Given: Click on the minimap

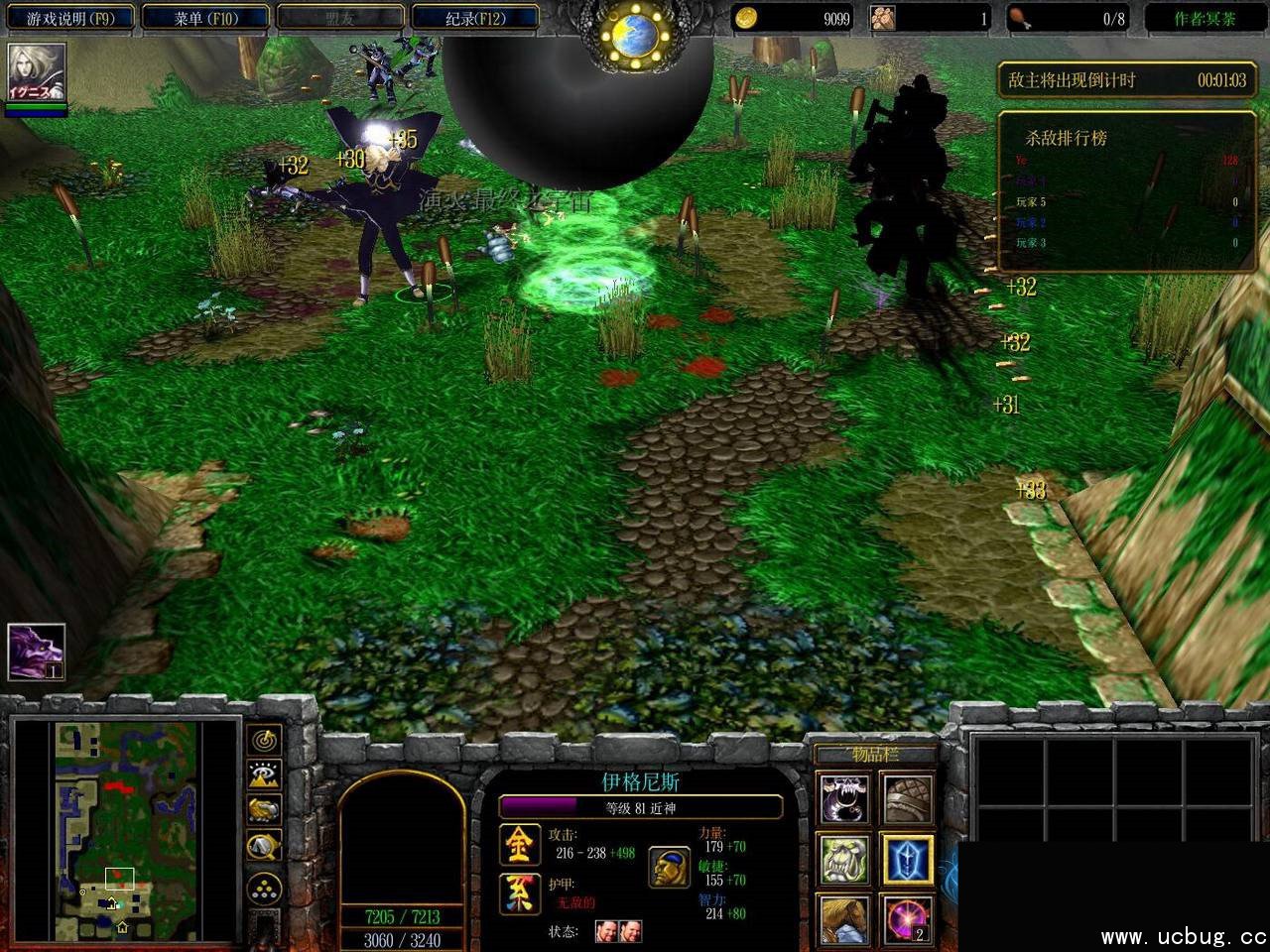Looking at the screenshot, I should (x=126, y=829).
